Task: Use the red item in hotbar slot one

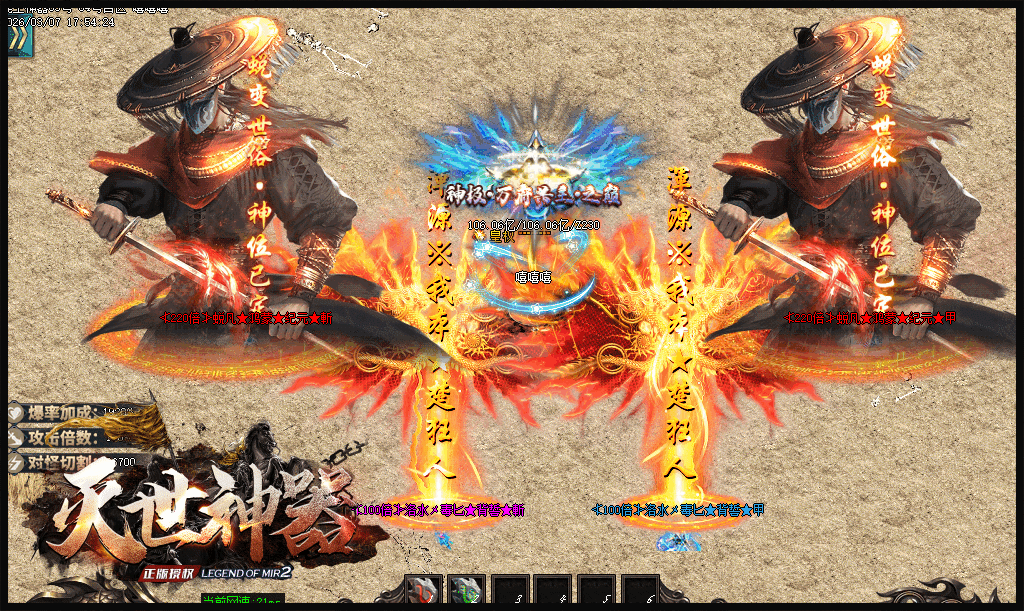Action: point(424,592)
